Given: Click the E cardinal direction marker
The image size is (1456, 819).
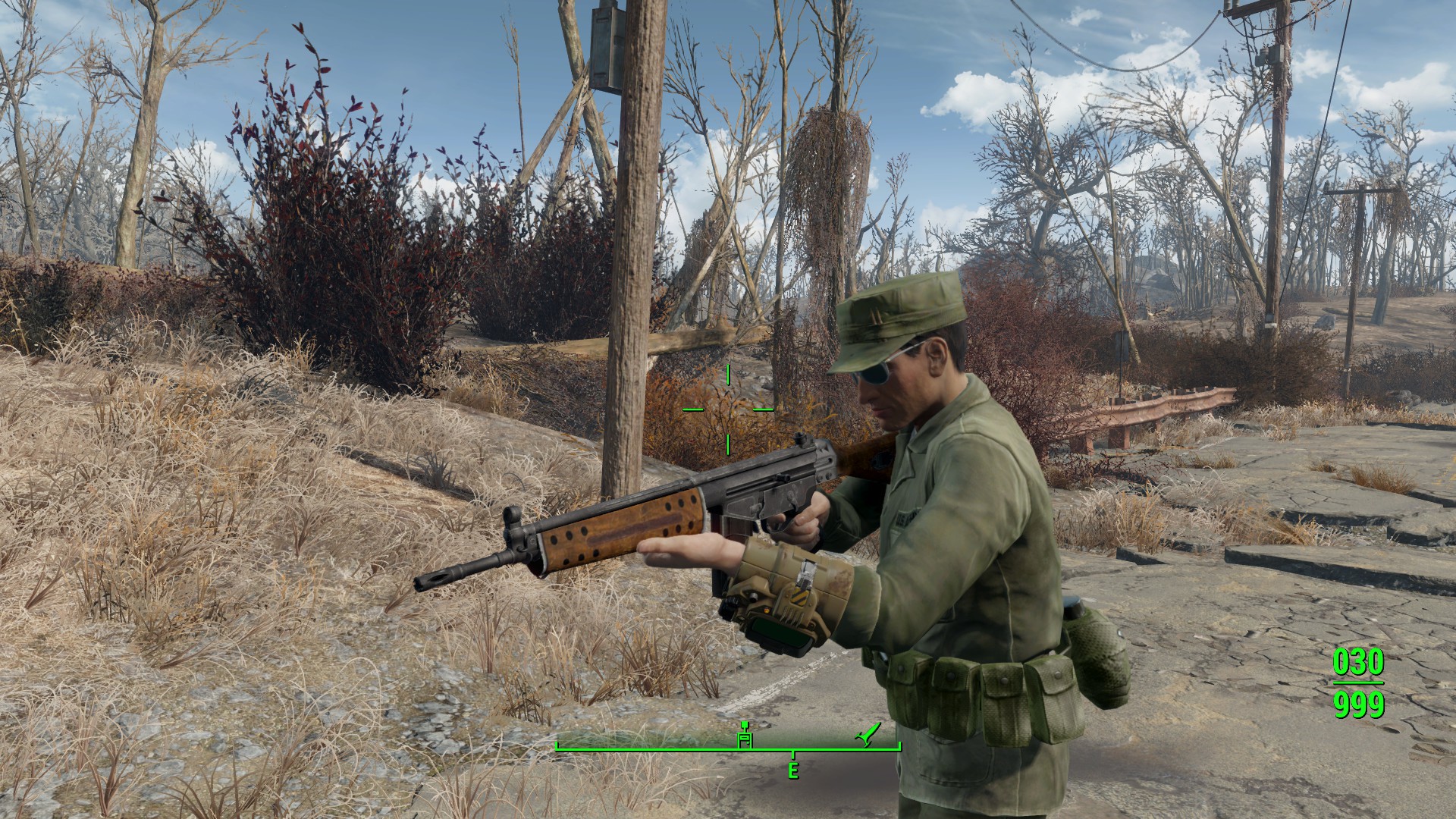Looking at the screenshot, I should [x=795, y=770].
